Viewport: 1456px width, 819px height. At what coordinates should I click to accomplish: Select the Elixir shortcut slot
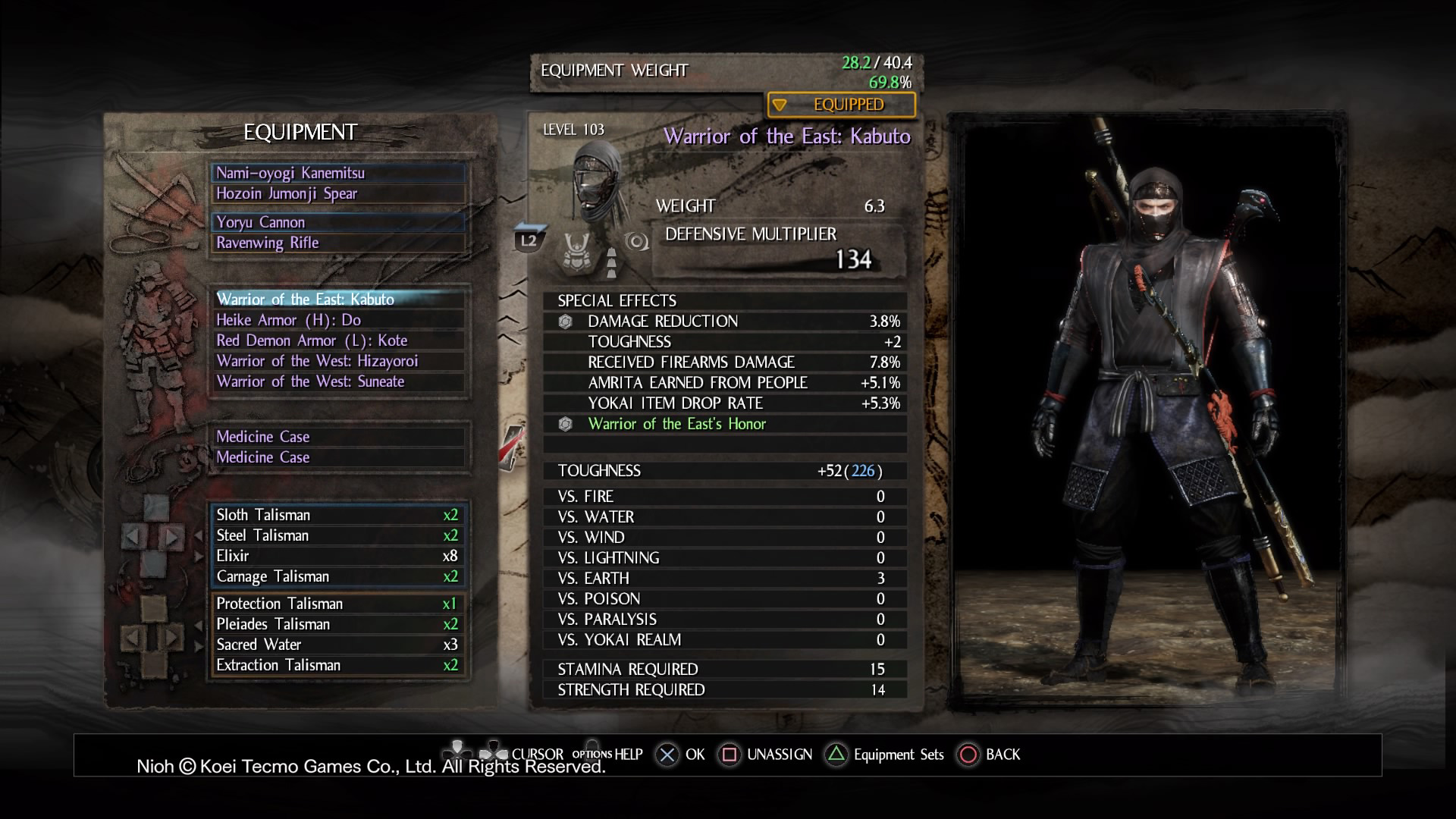point(338,556)
